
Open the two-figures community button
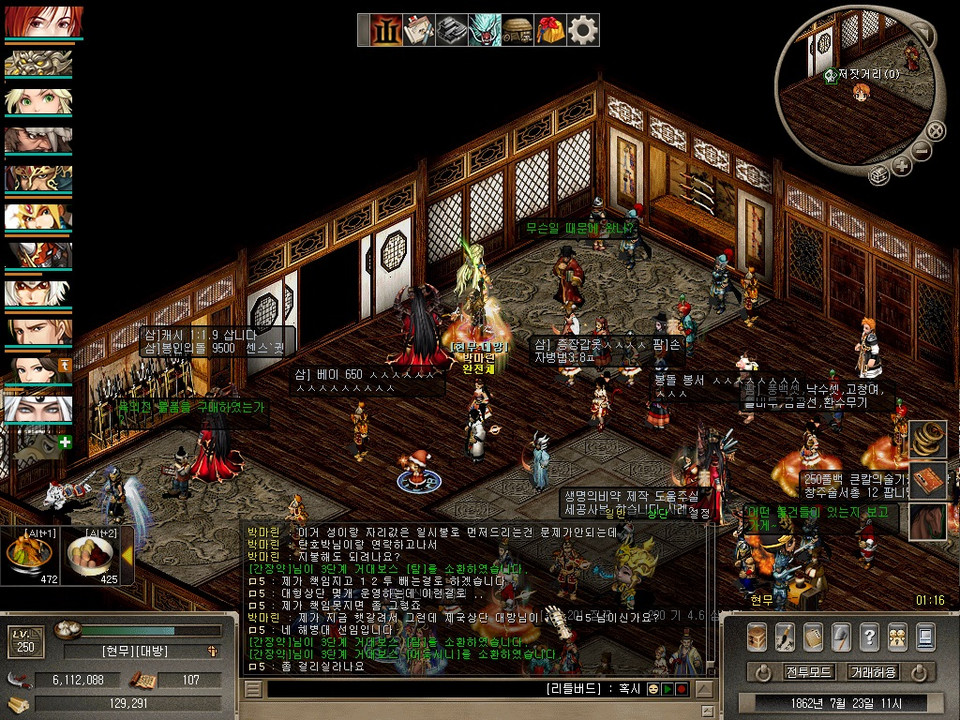(897, 636)
